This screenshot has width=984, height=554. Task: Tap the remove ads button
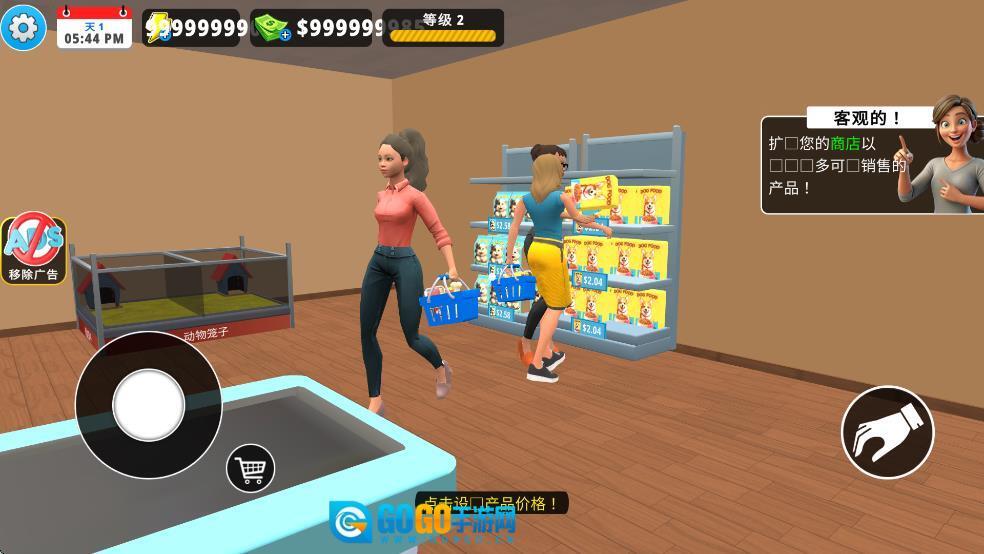34,249
